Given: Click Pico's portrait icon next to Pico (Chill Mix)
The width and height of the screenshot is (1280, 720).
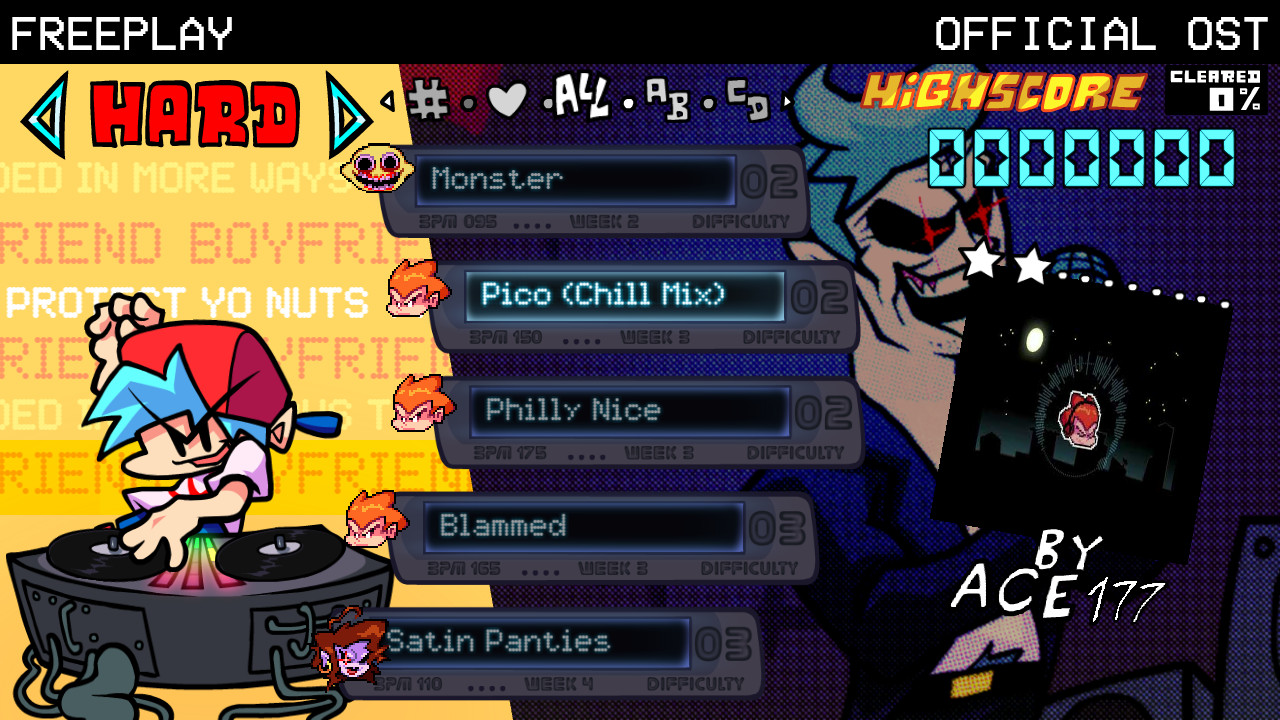Looking at the screenshot, I should click(416, 290).
